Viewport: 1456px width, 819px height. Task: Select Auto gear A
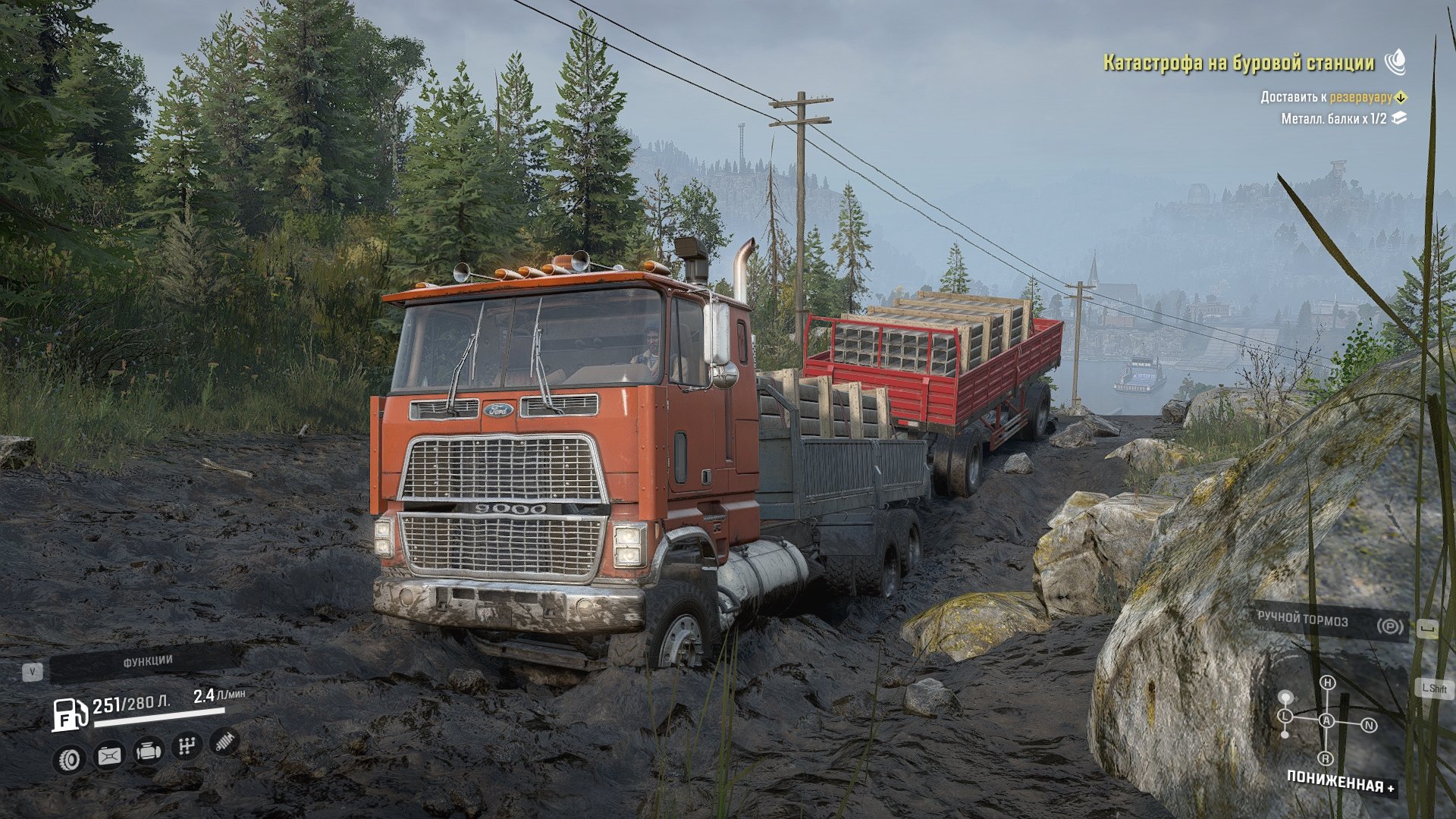(x=1327, y=720)
